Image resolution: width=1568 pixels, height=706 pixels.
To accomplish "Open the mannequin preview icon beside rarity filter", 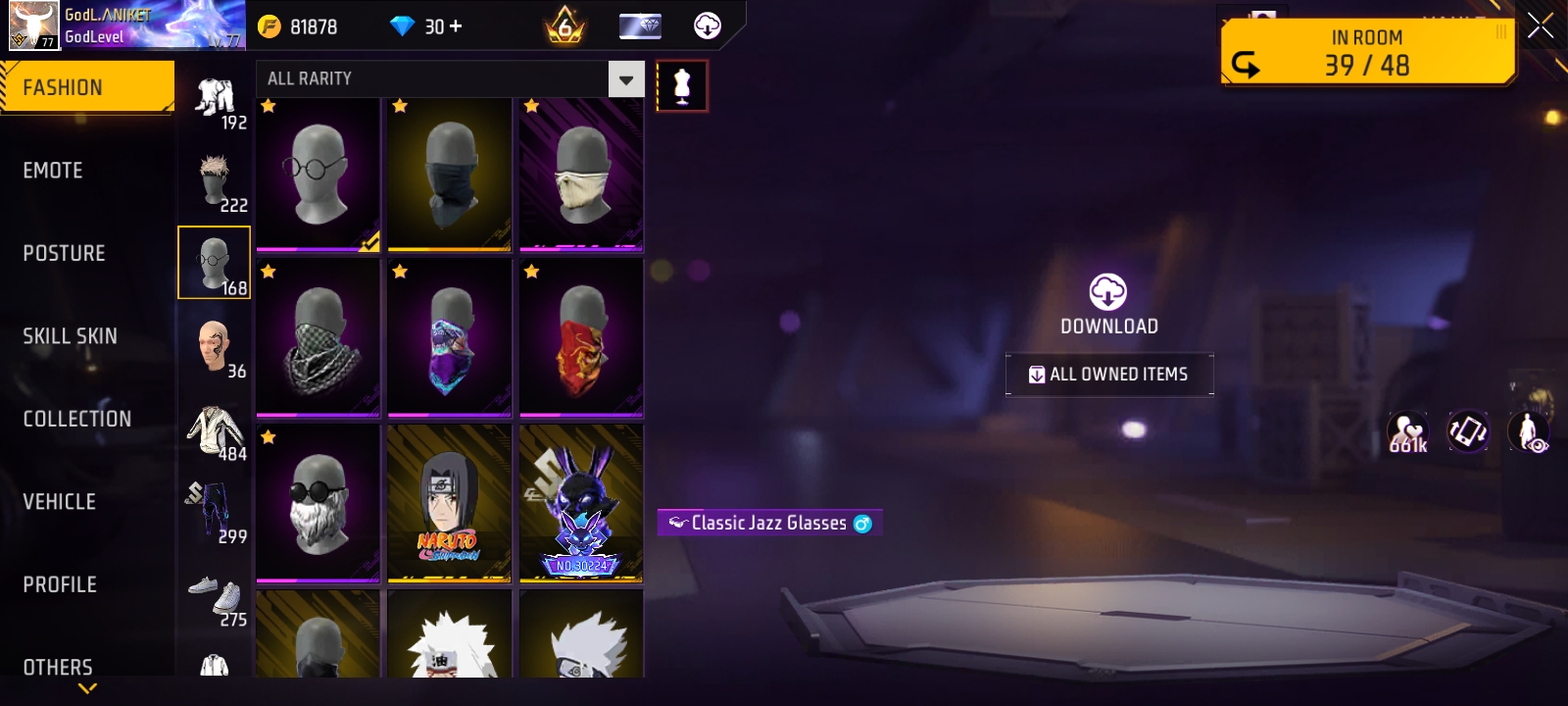I will click(x=683, y=85).
